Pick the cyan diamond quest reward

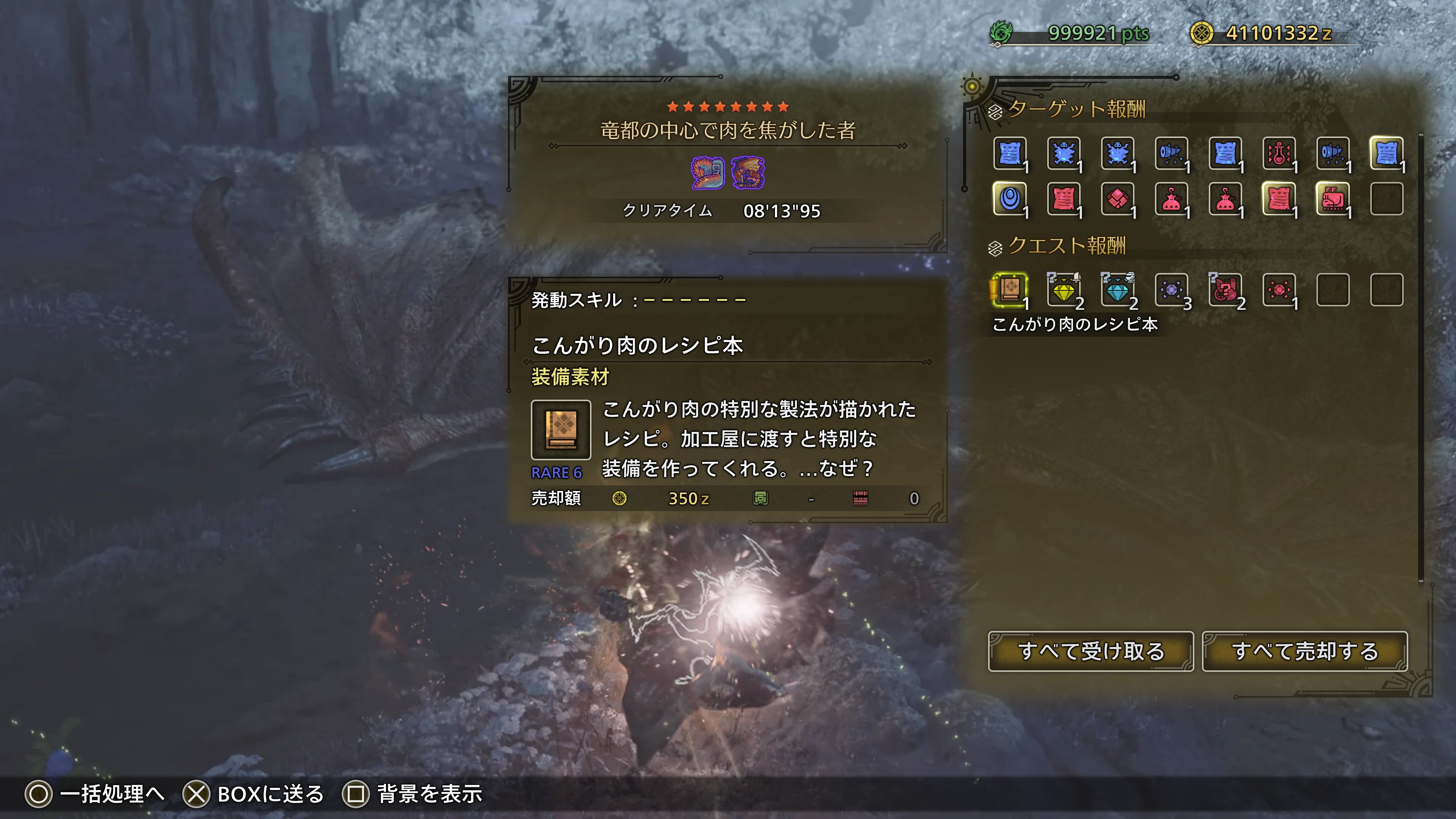(x=1117, y=290)
